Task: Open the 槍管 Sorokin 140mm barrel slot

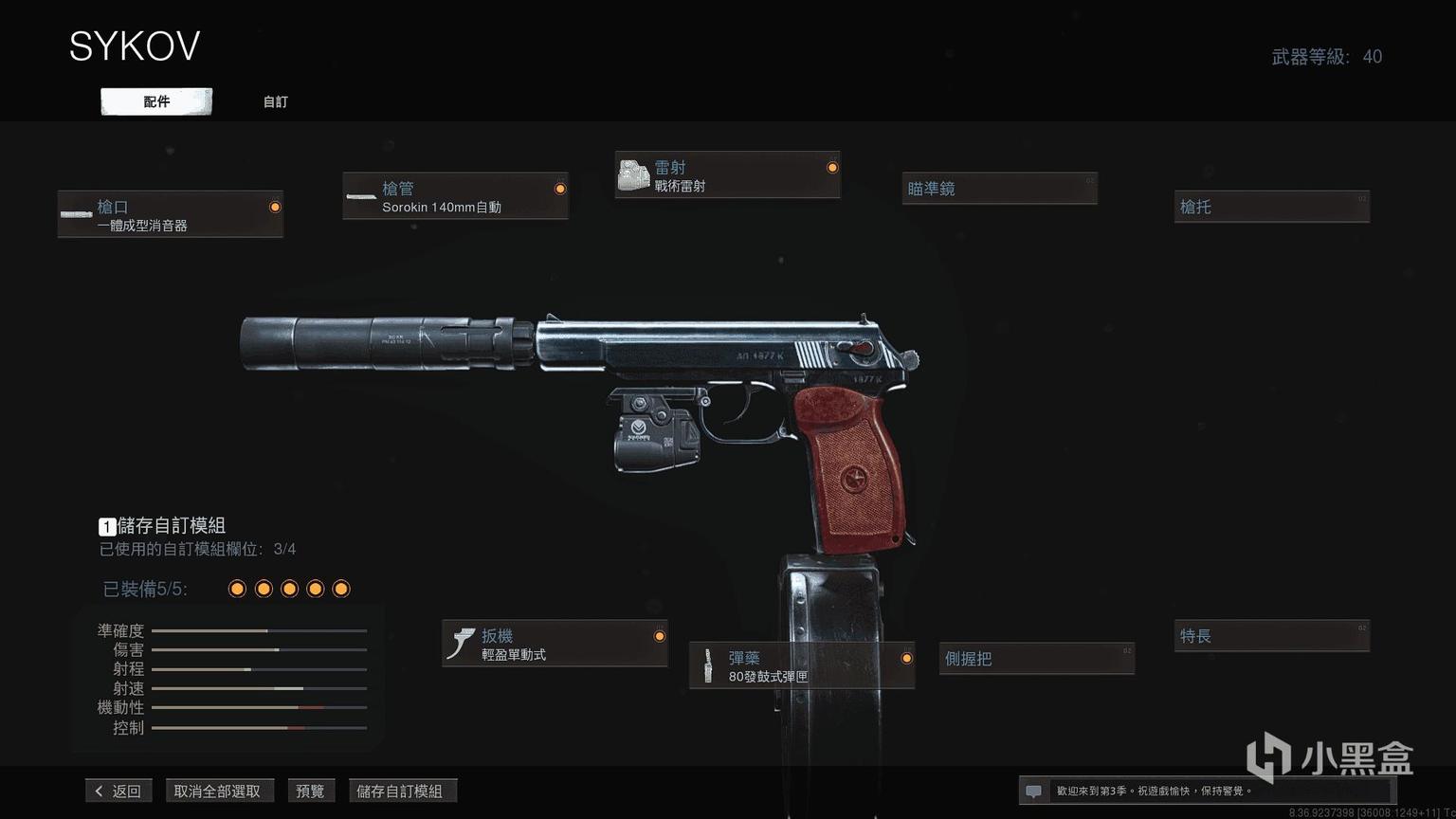Action: (x=455, y=196)
